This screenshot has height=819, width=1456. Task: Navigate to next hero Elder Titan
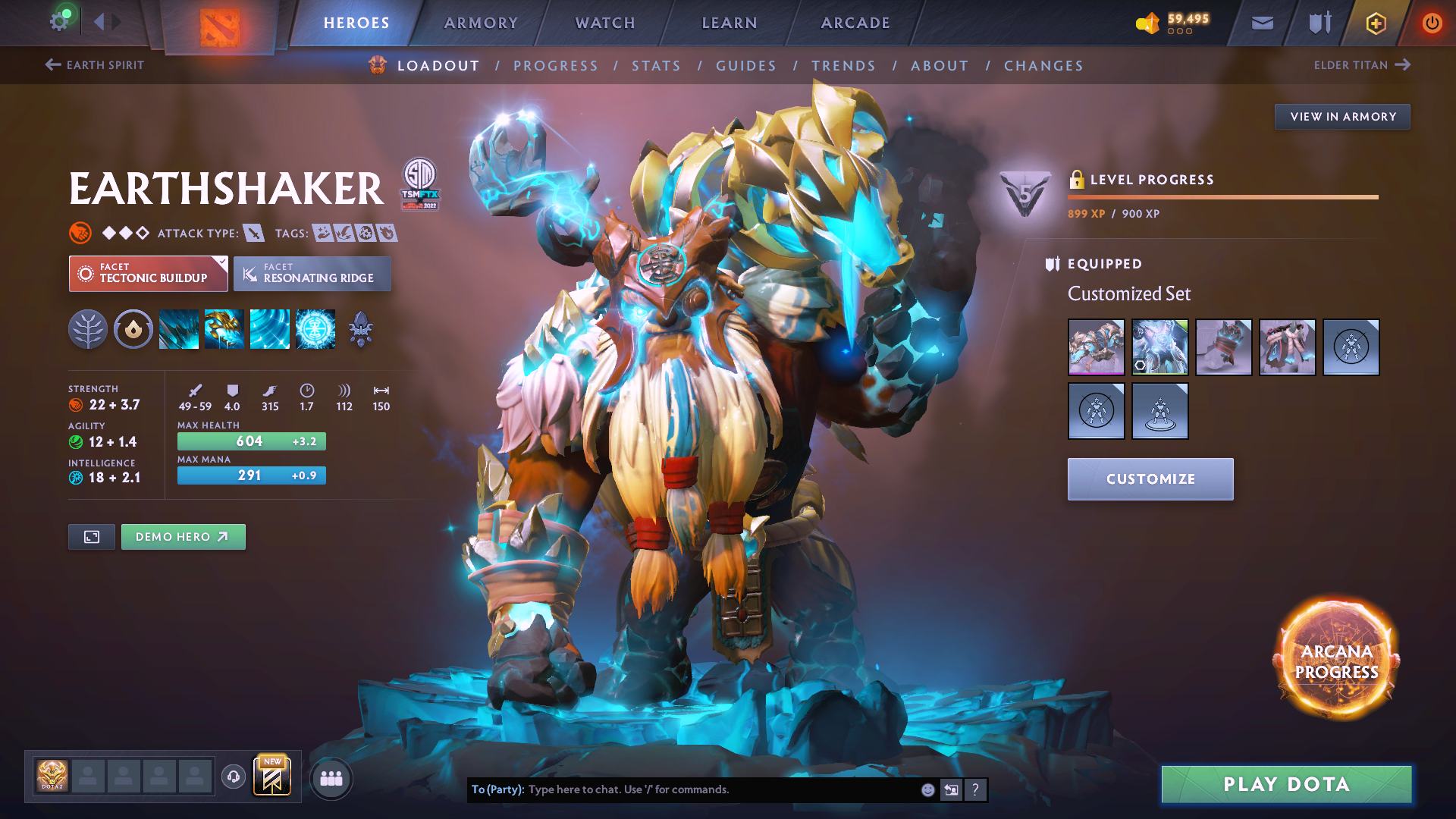pos(1362,65)
